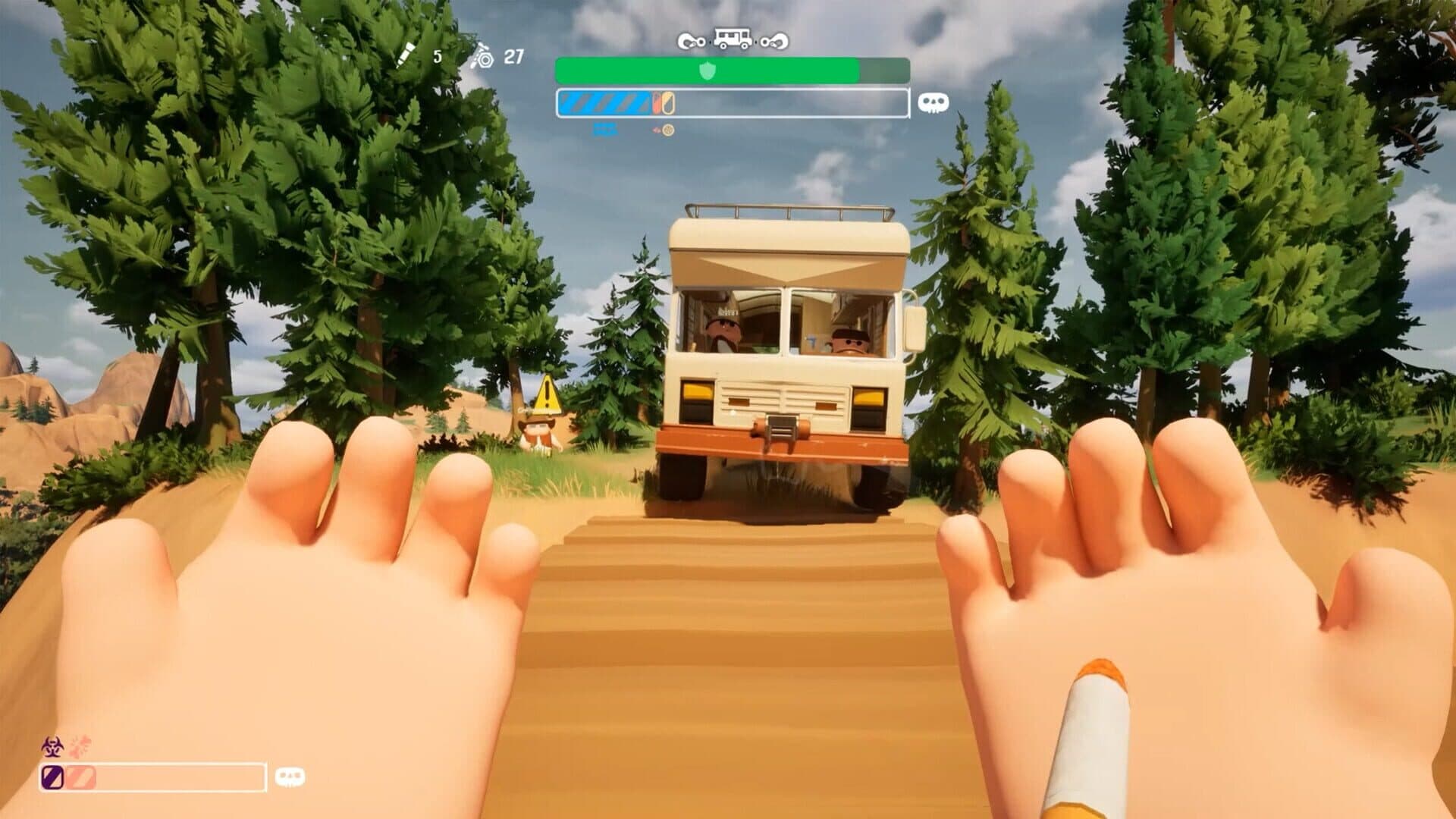Click the skull icon beside the infection bar
The width and height of the screenshot is (1456, 819).
tap(290, 777)
